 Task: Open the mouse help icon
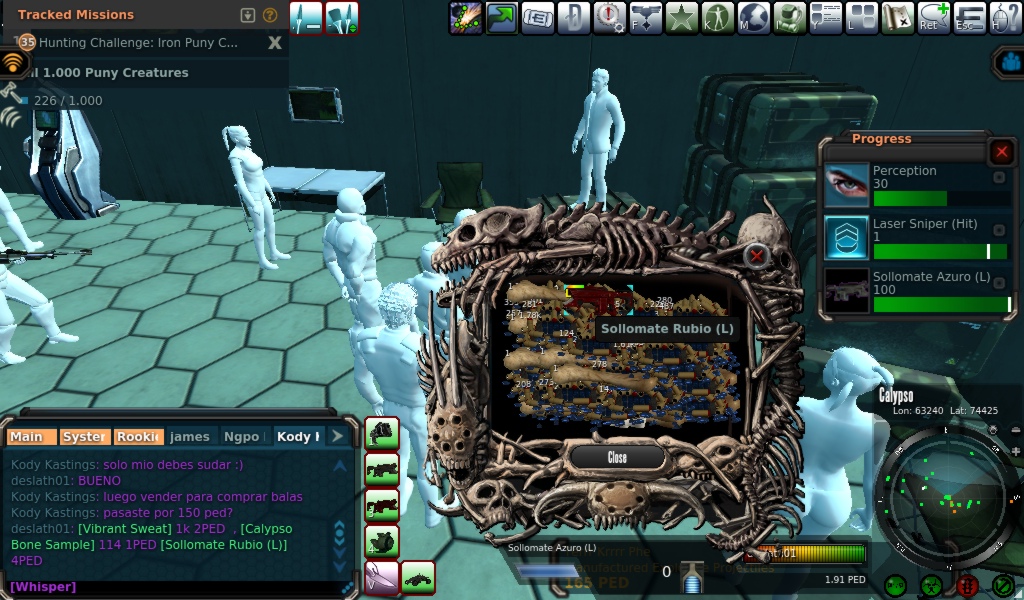[x=1005, y=17]
